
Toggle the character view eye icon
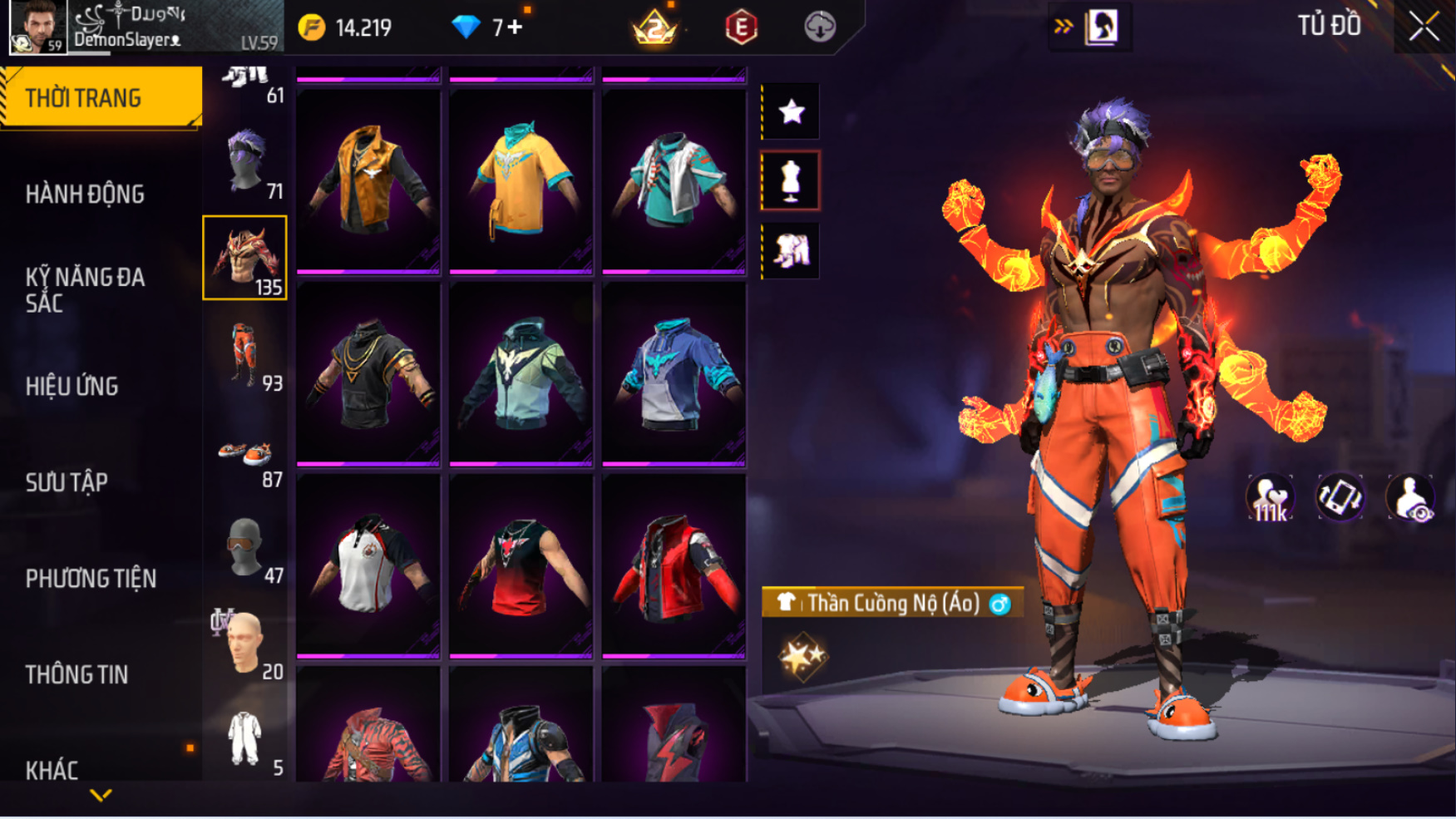1410,498
